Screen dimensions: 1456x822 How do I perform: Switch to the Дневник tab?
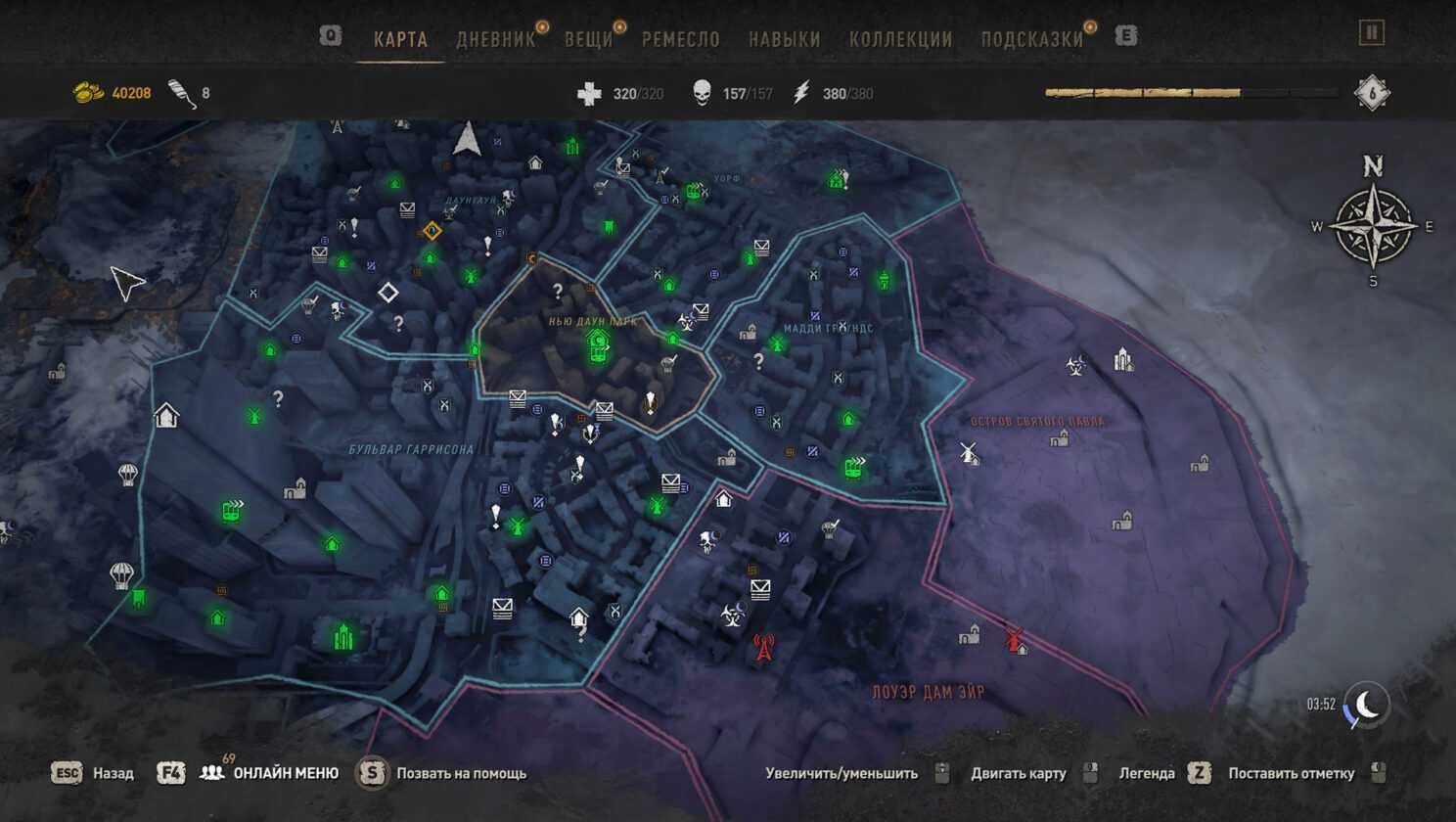[496, 39]
